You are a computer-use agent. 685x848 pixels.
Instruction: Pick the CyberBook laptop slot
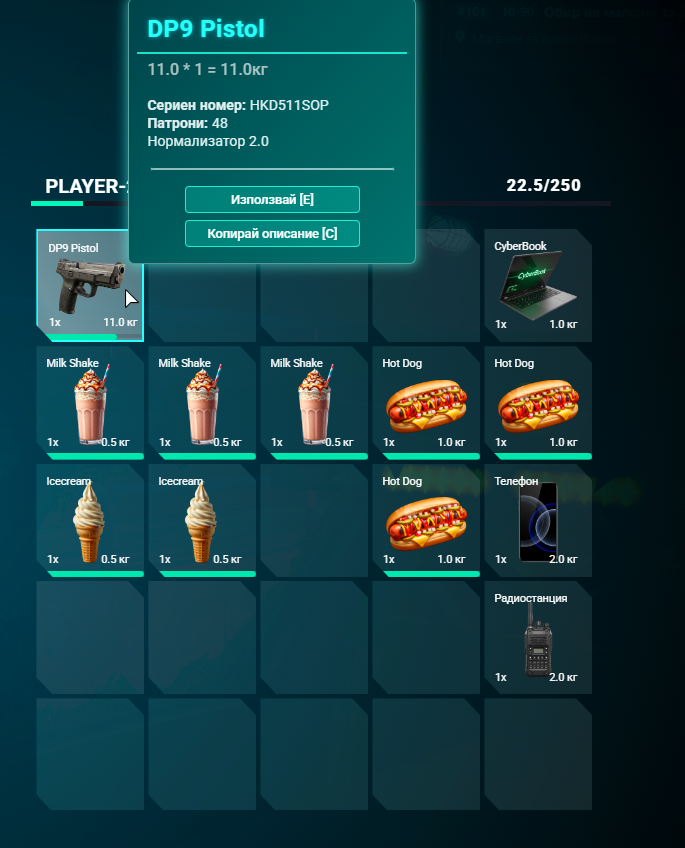click(x=538, y=286)
